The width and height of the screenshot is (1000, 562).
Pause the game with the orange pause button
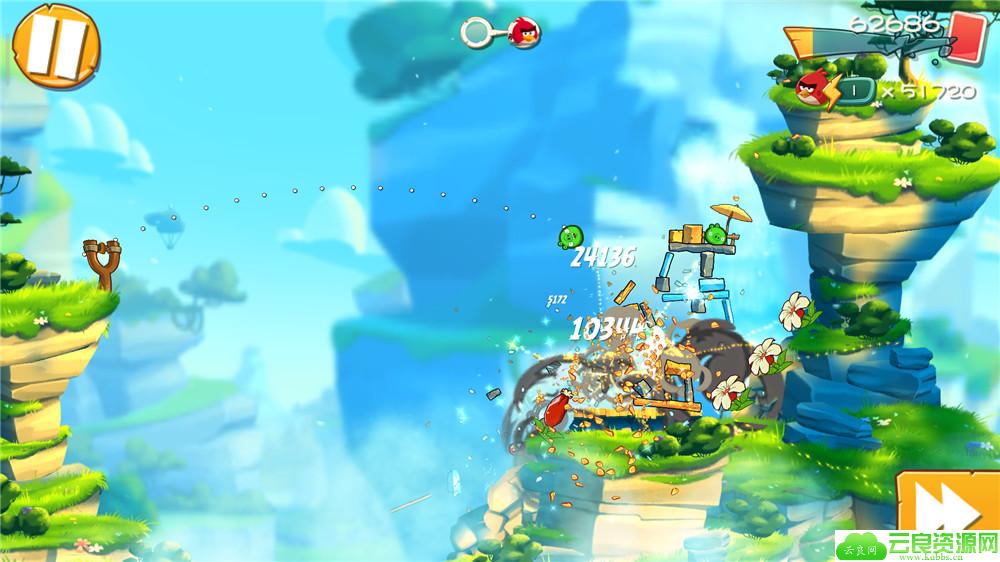(58, 43)
